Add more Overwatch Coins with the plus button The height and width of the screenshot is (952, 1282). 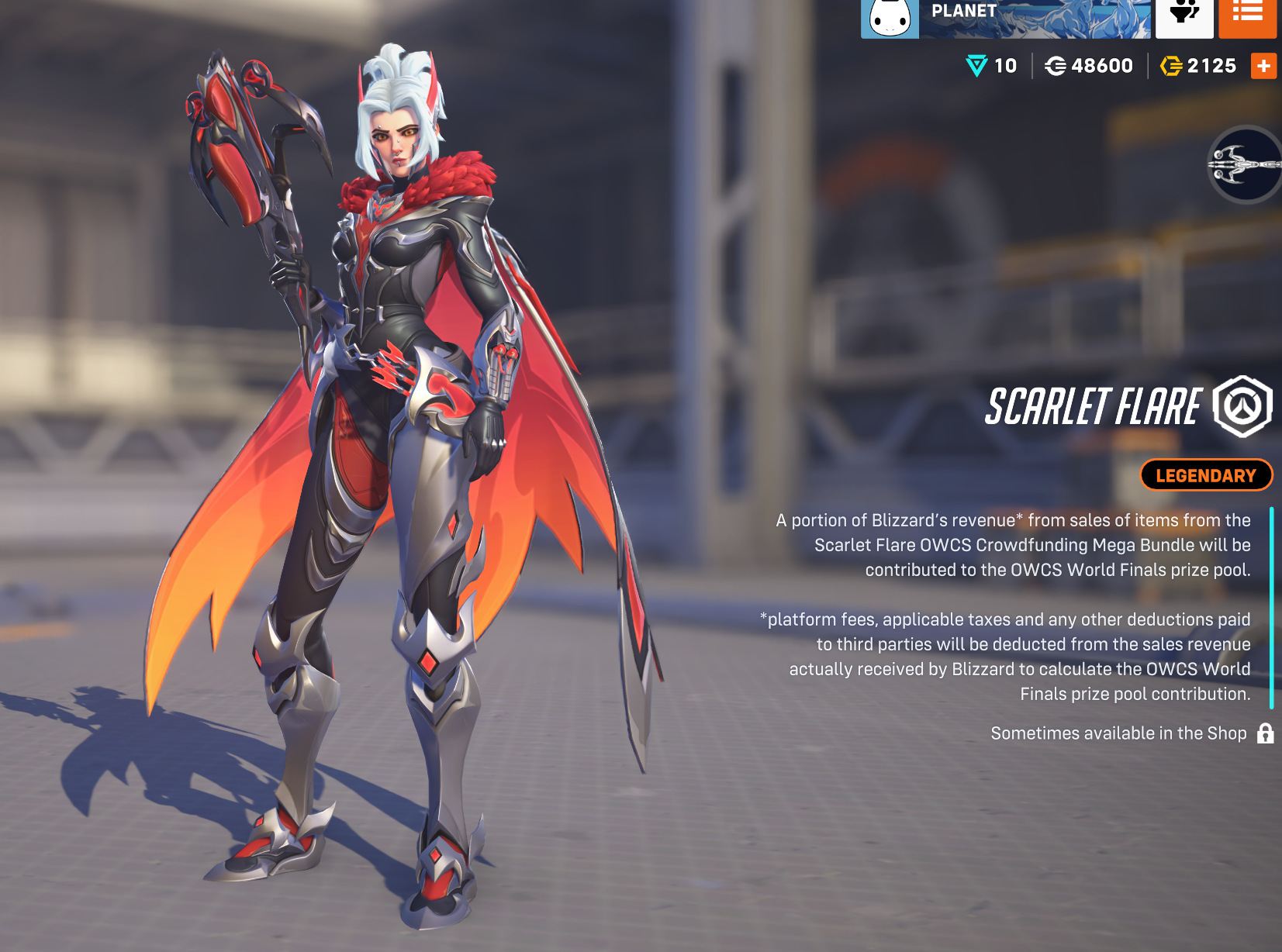click(x=1263, y=67)
